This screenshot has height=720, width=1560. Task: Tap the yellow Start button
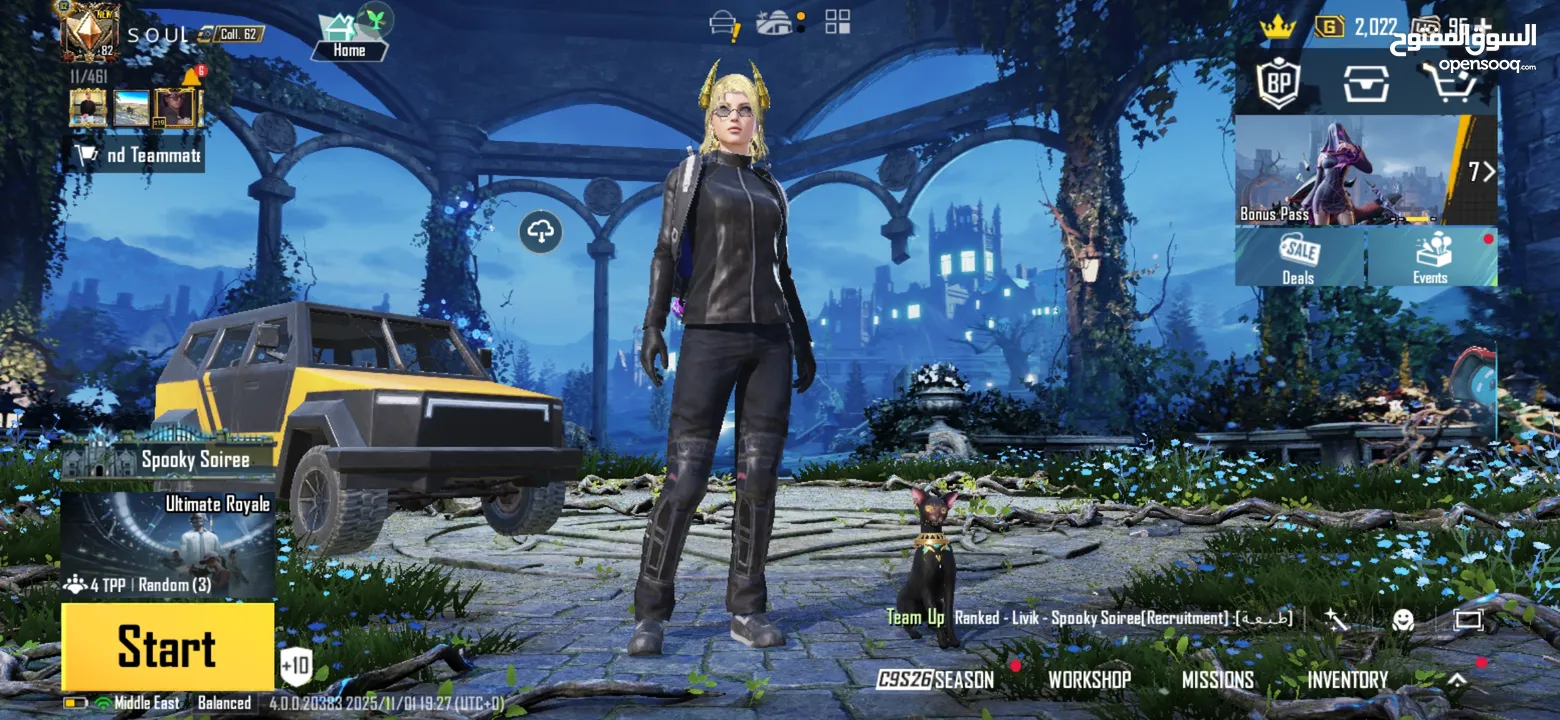pos(168,646)
